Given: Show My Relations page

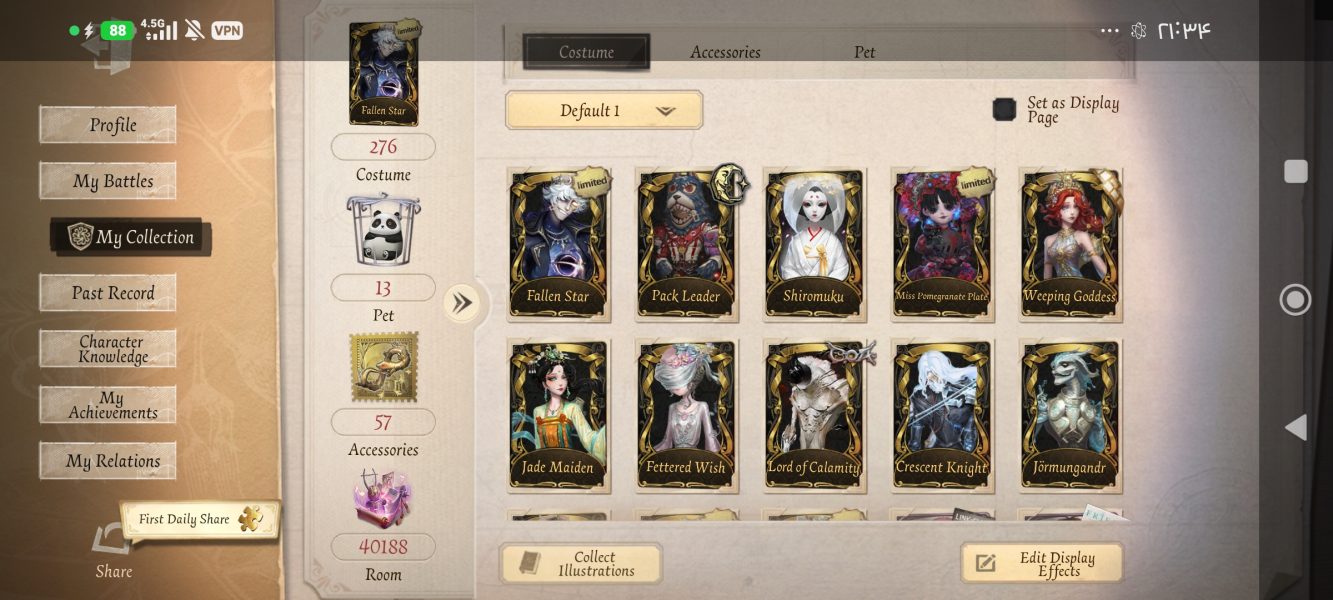Looking at the screenshot, I should point(108,461).
